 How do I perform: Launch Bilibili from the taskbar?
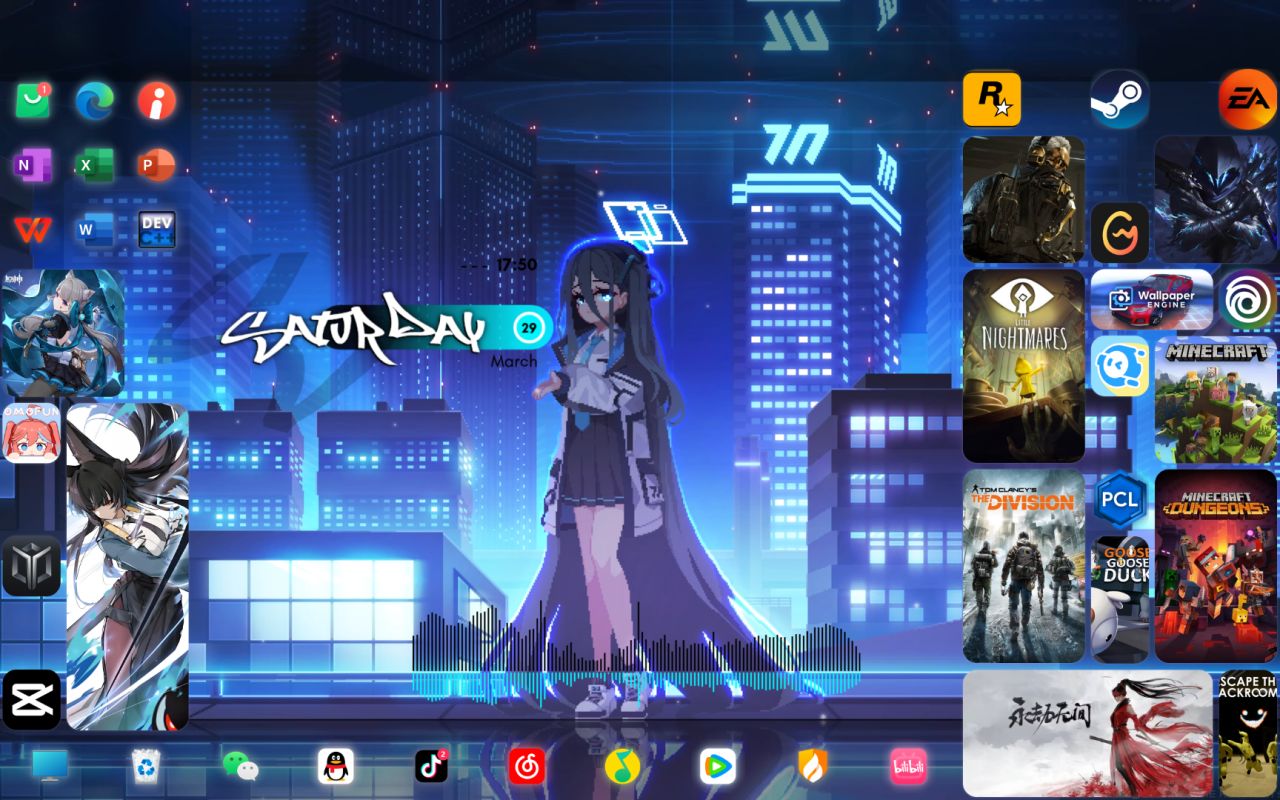[908, 766]
